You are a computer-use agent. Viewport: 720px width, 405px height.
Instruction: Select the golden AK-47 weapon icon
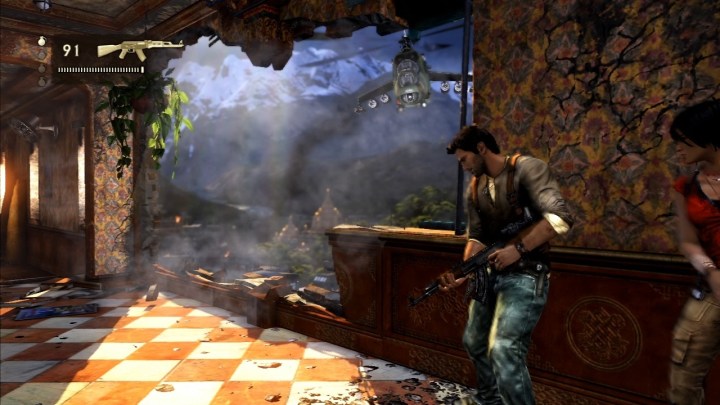[x=140, y=48]
